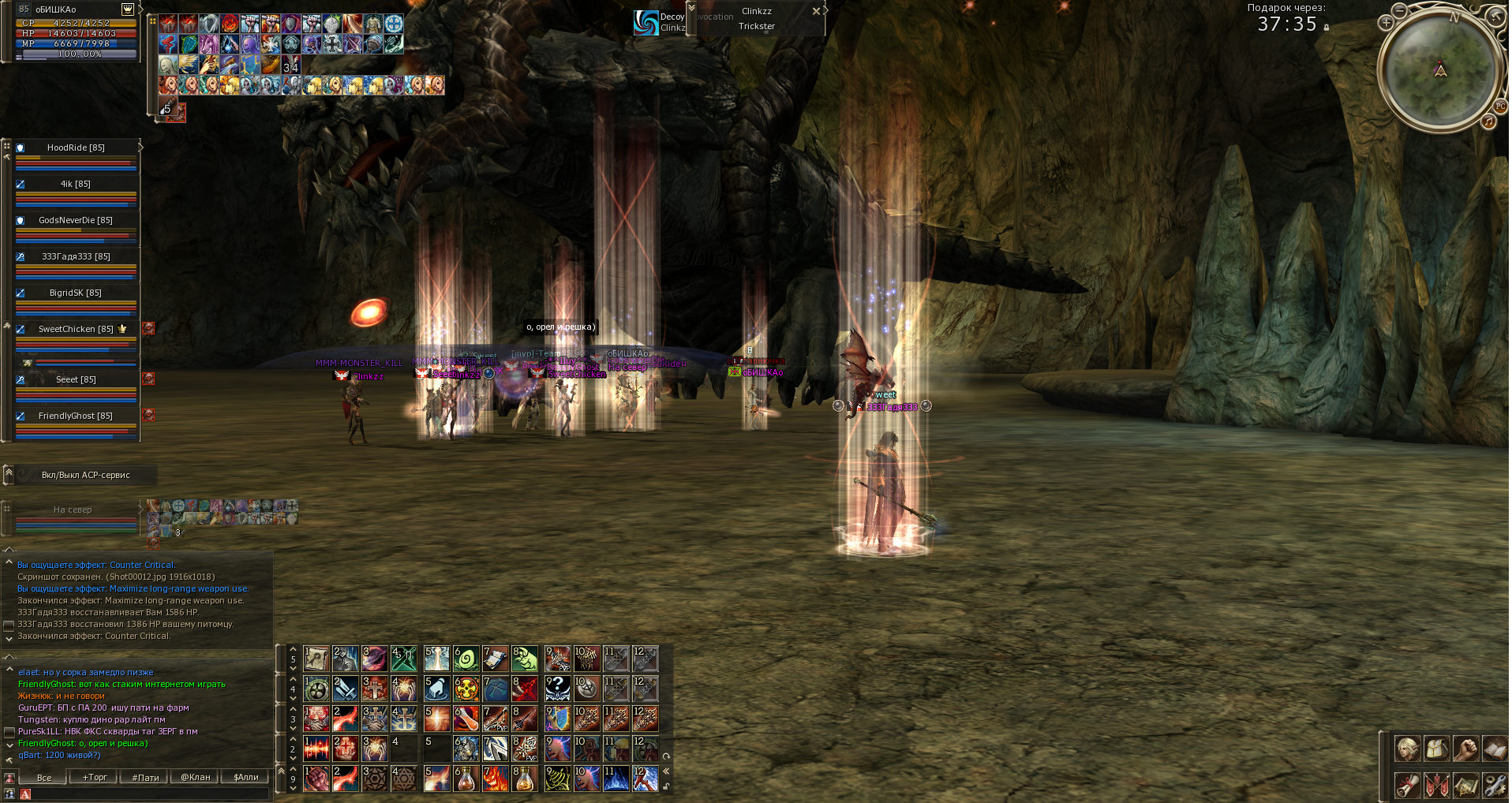Select party member HoodRide
1512x803 pixels.
tap(76, 148)
